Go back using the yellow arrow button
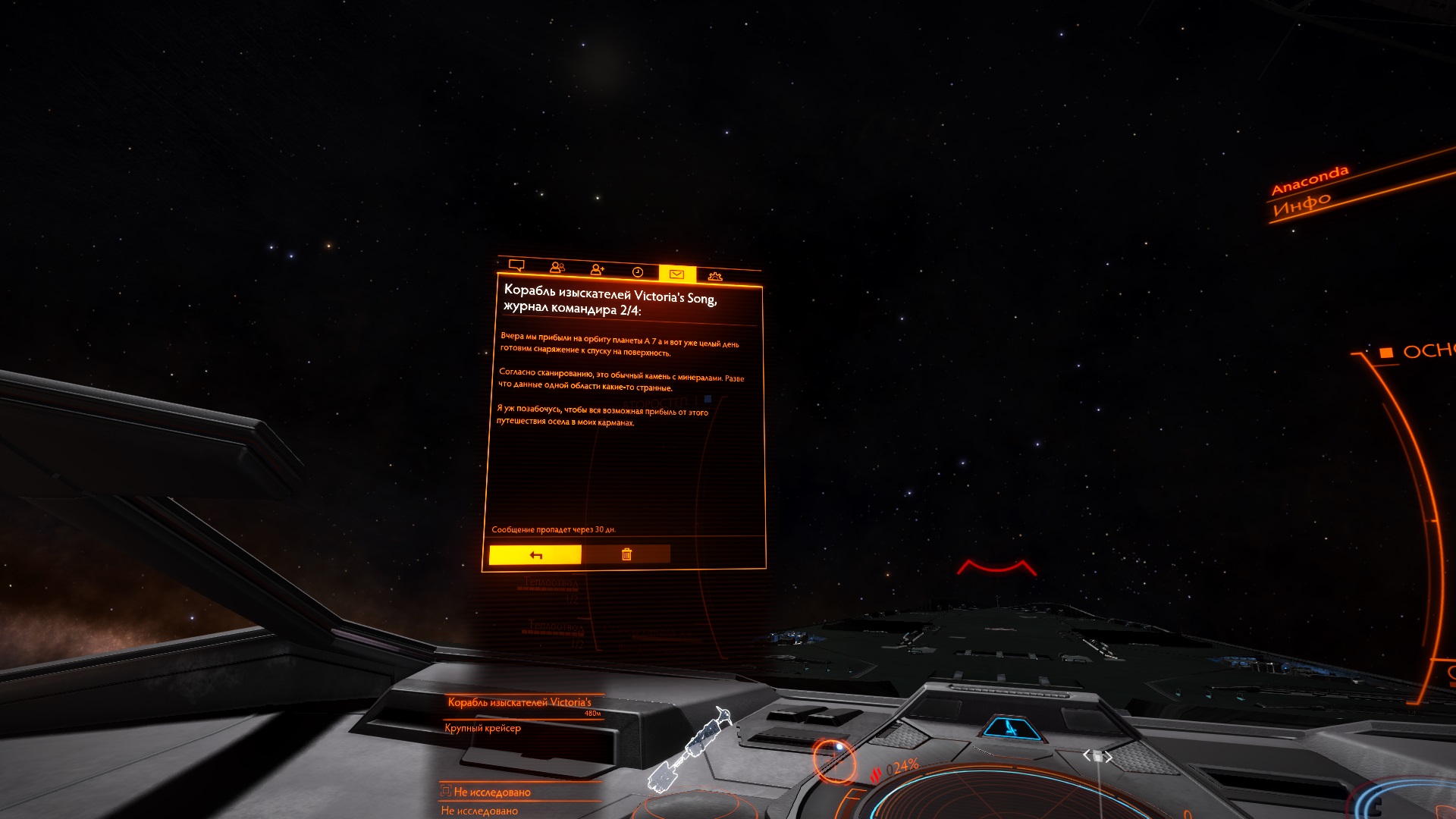The width and height of the screenshot is (1456, 819). (x=535, y=555)
